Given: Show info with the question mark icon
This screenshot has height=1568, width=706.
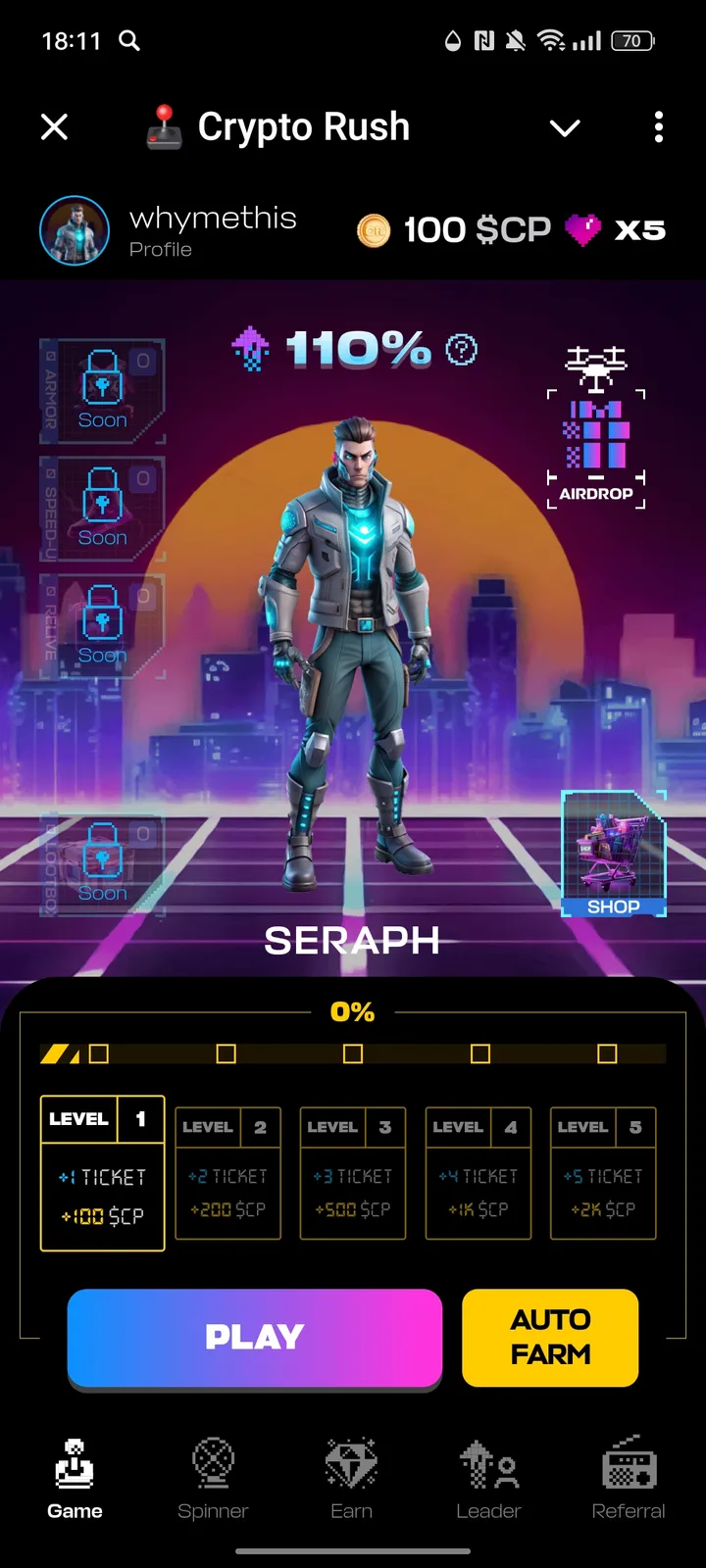Looking at the screenshot, I should coord(461,350).
